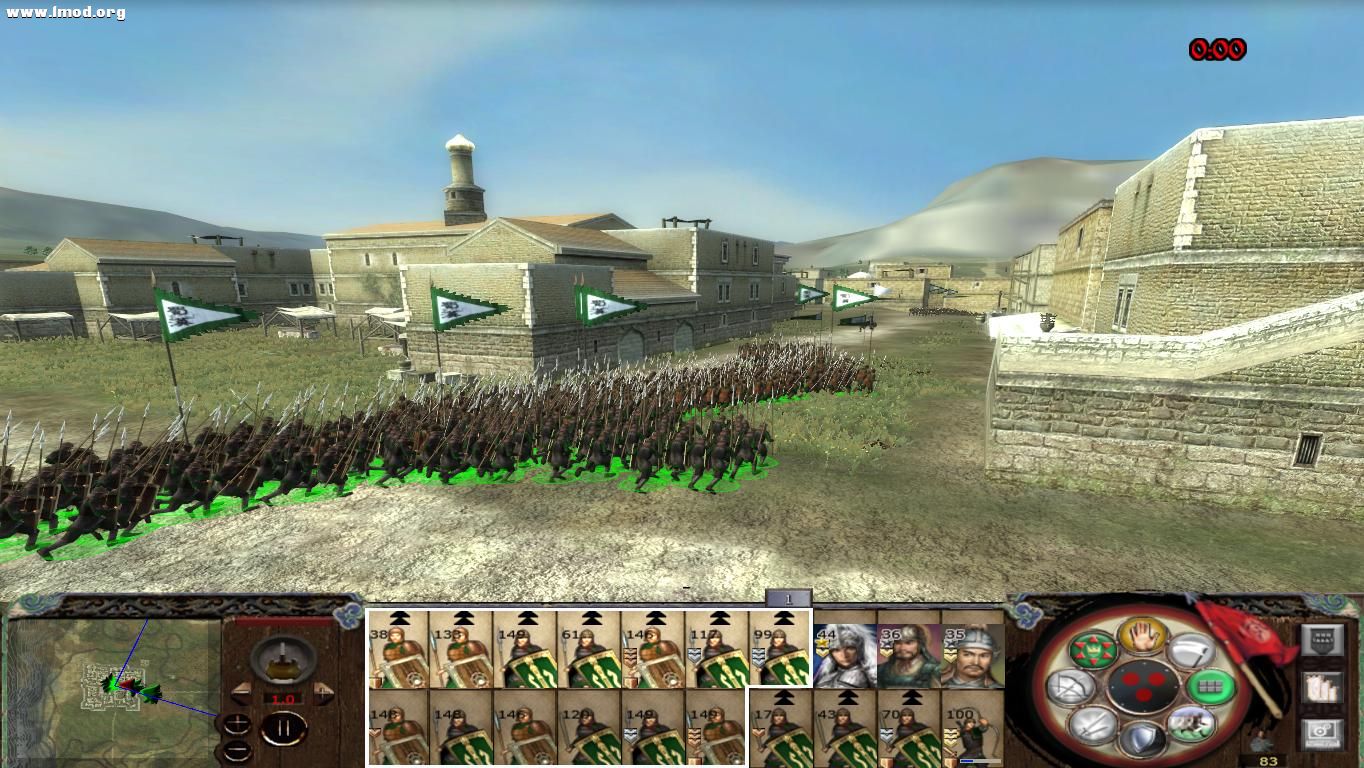Increase battle speed past 1.0
Screen dimensions: 1364x768
click(322, 693)
